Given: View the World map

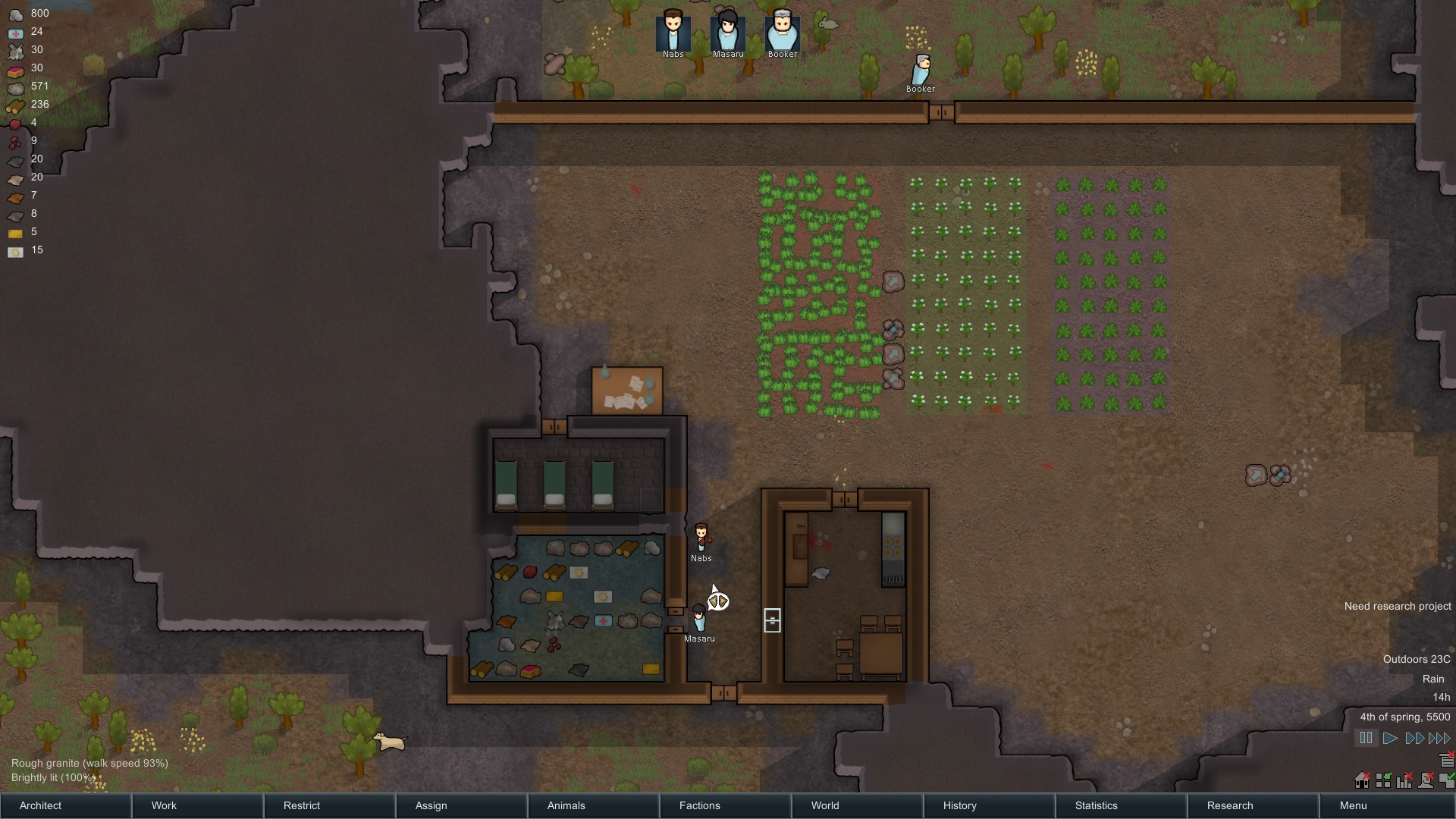Looking at the screenshot, I should pyautogui.click(x=857, y=805).
